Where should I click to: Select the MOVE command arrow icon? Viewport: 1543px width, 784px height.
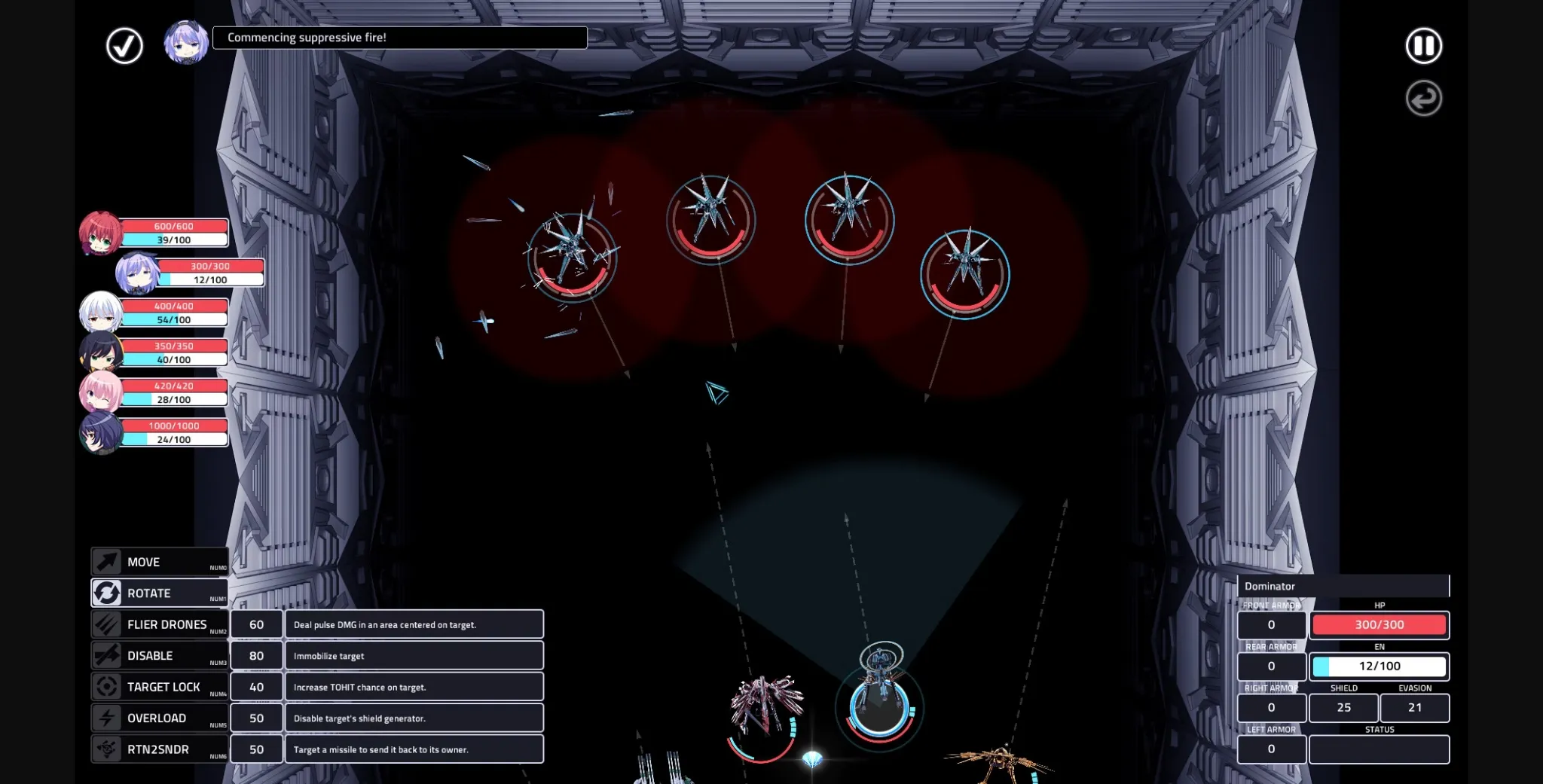coord(108,561)
